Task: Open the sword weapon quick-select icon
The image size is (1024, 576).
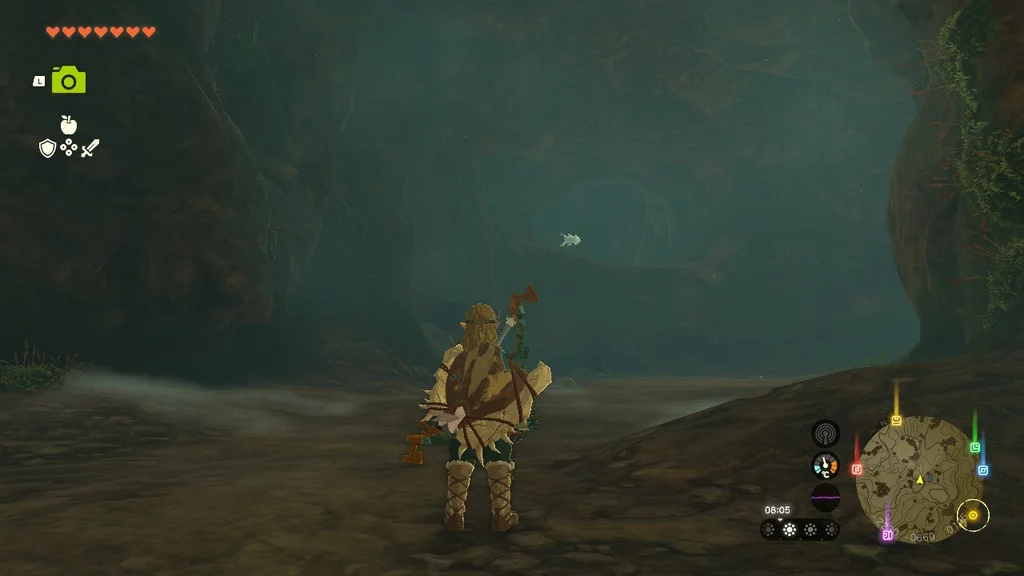Action: point(90,149)
